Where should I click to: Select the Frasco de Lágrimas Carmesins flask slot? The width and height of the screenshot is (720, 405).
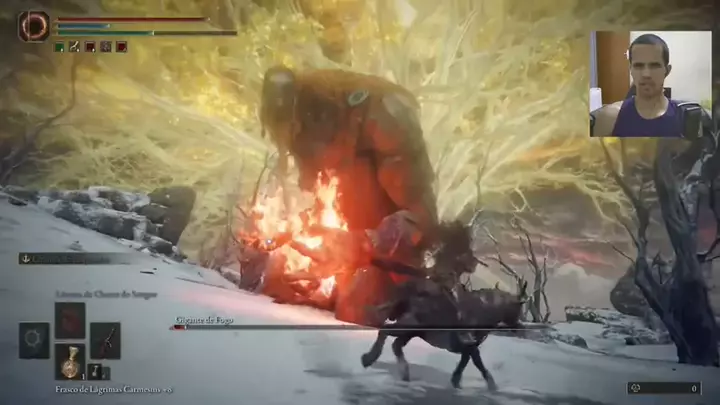coord(69,360)
